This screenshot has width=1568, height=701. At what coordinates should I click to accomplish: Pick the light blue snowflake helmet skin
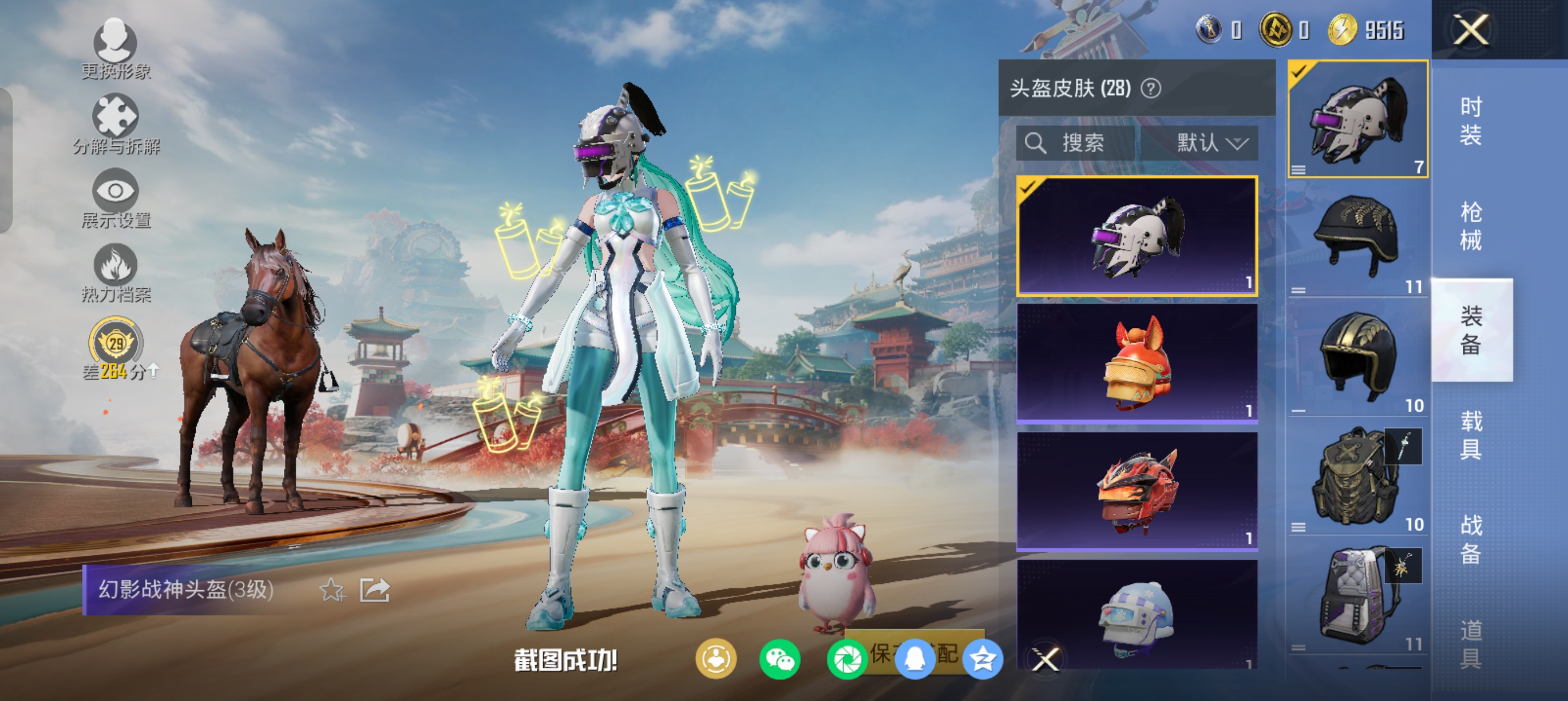(1136, 615)
